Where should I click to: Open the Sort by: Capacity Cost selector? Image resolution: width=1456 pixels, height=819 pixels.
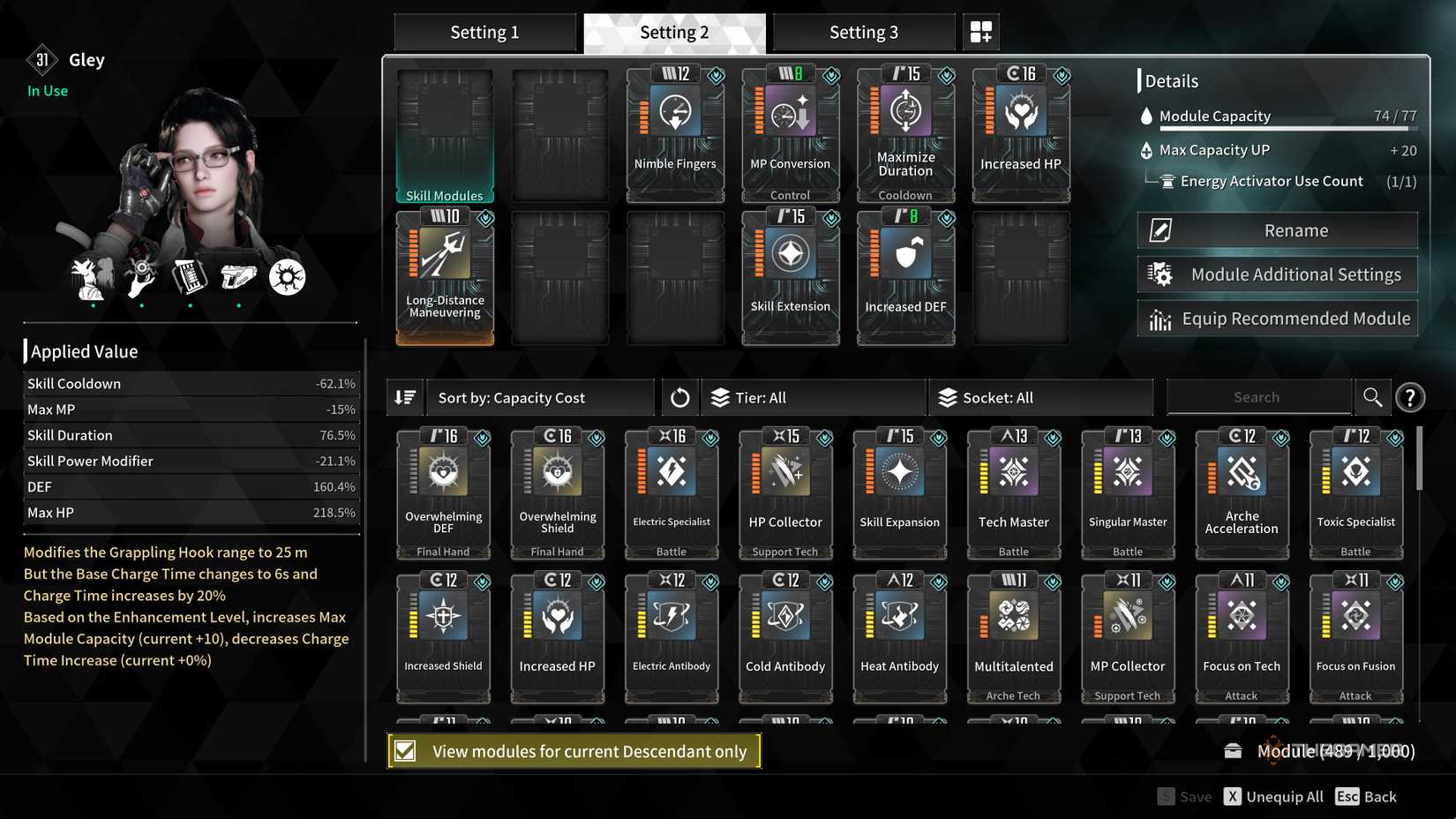[x=540, y=397]
